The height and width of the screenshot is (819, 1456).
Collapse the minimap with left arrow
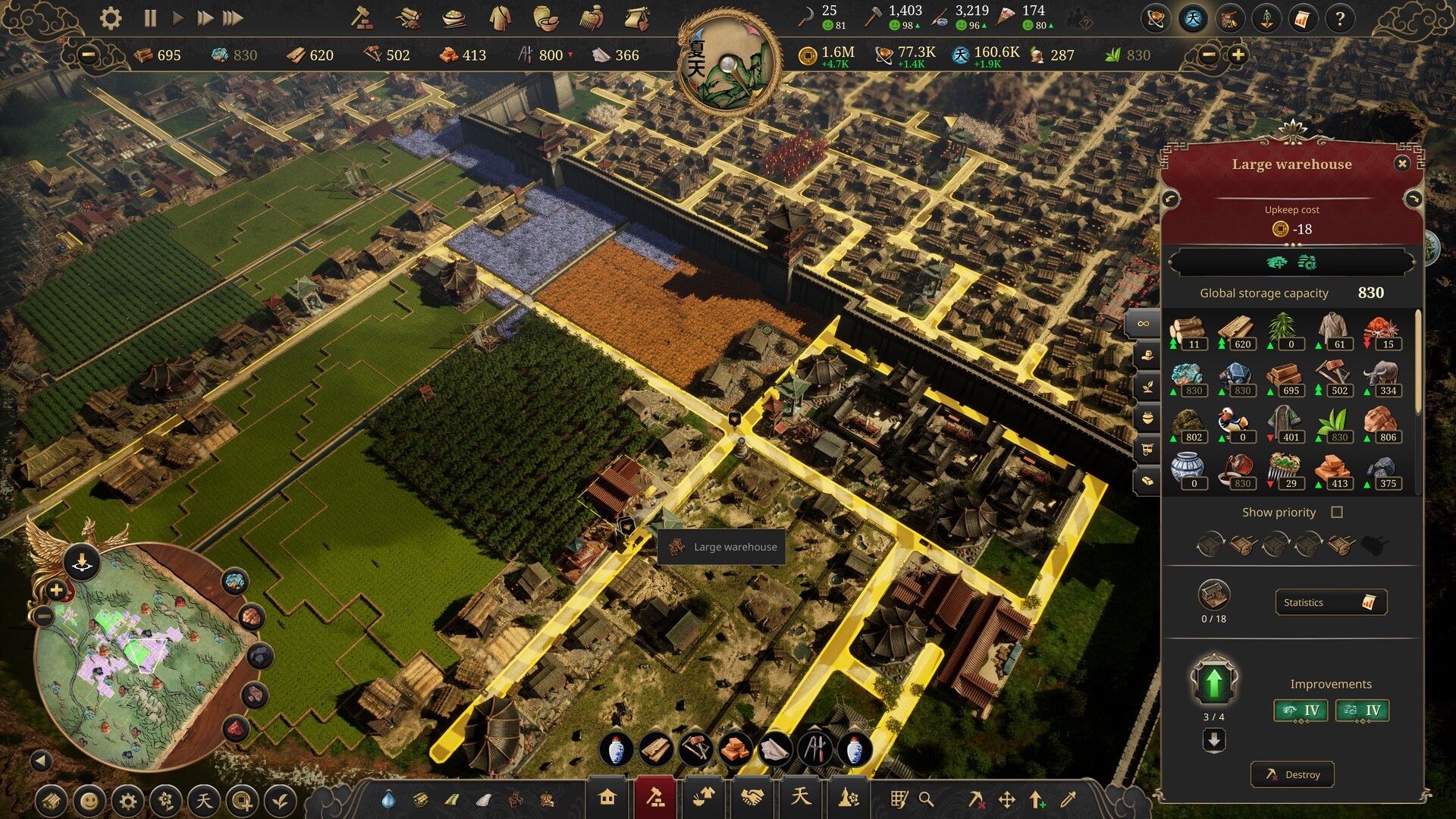(41, 760)
